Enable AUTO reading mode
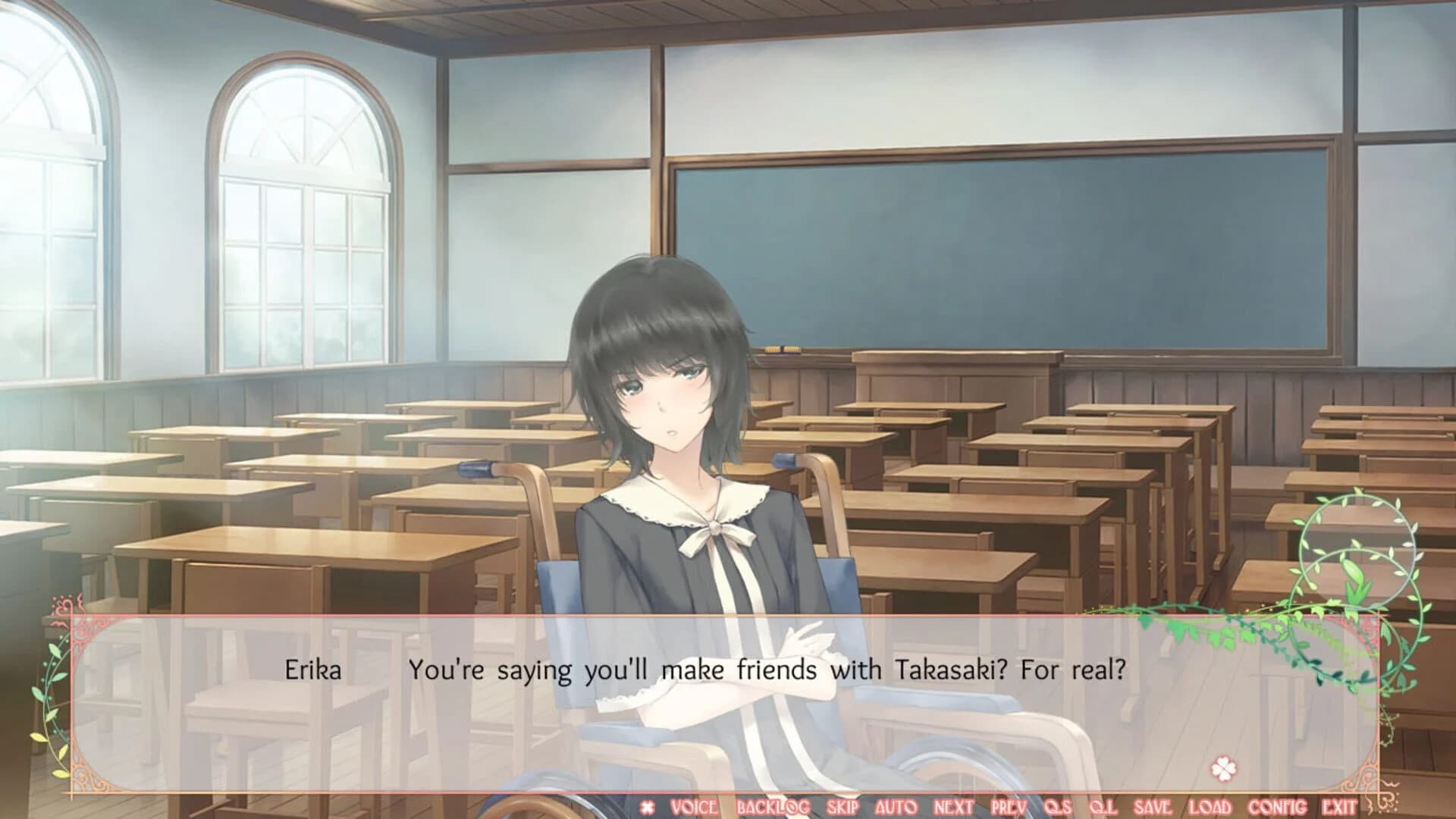Screen dimensions: 1456x819 point(896,806)
